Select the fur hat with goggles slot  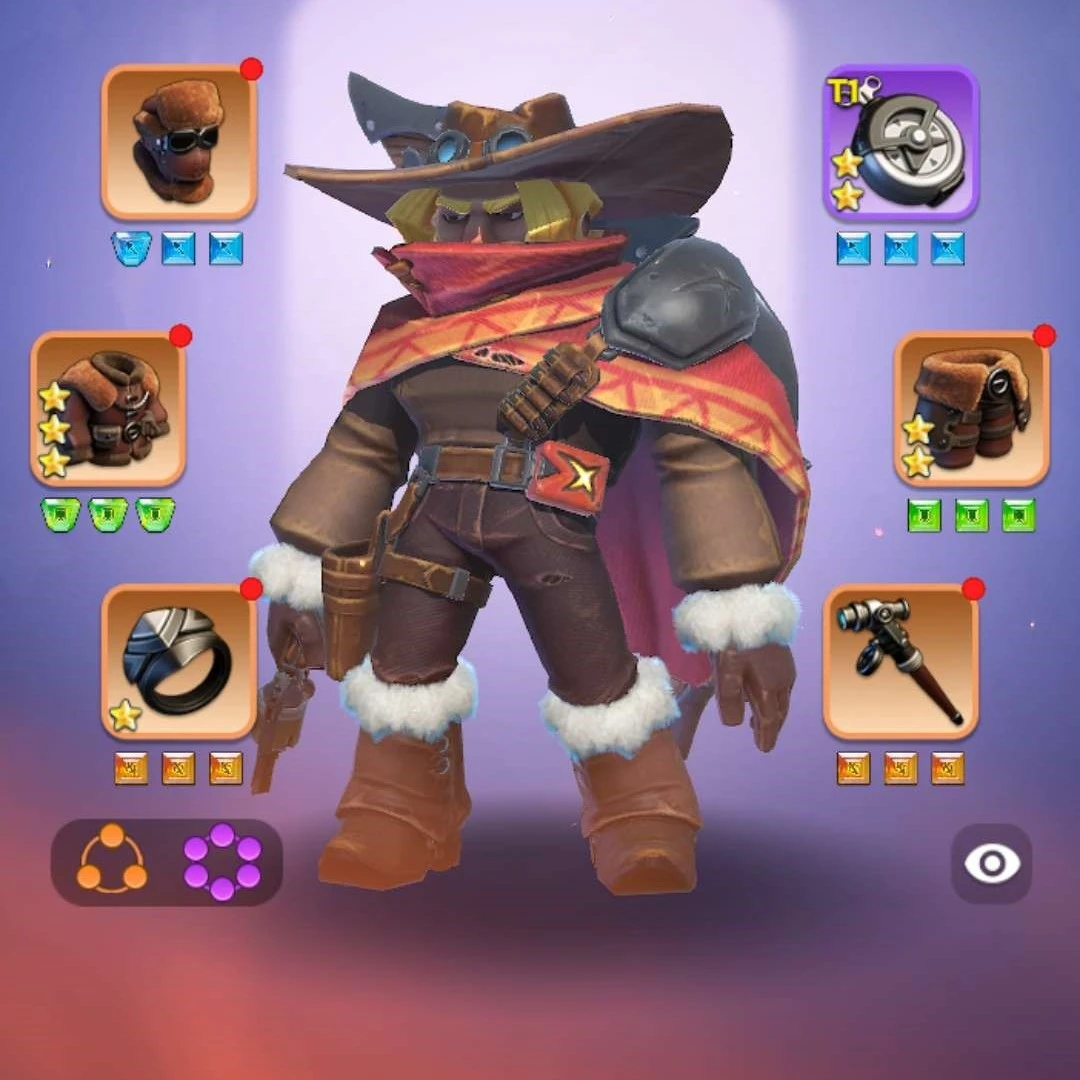coord(179,142)
